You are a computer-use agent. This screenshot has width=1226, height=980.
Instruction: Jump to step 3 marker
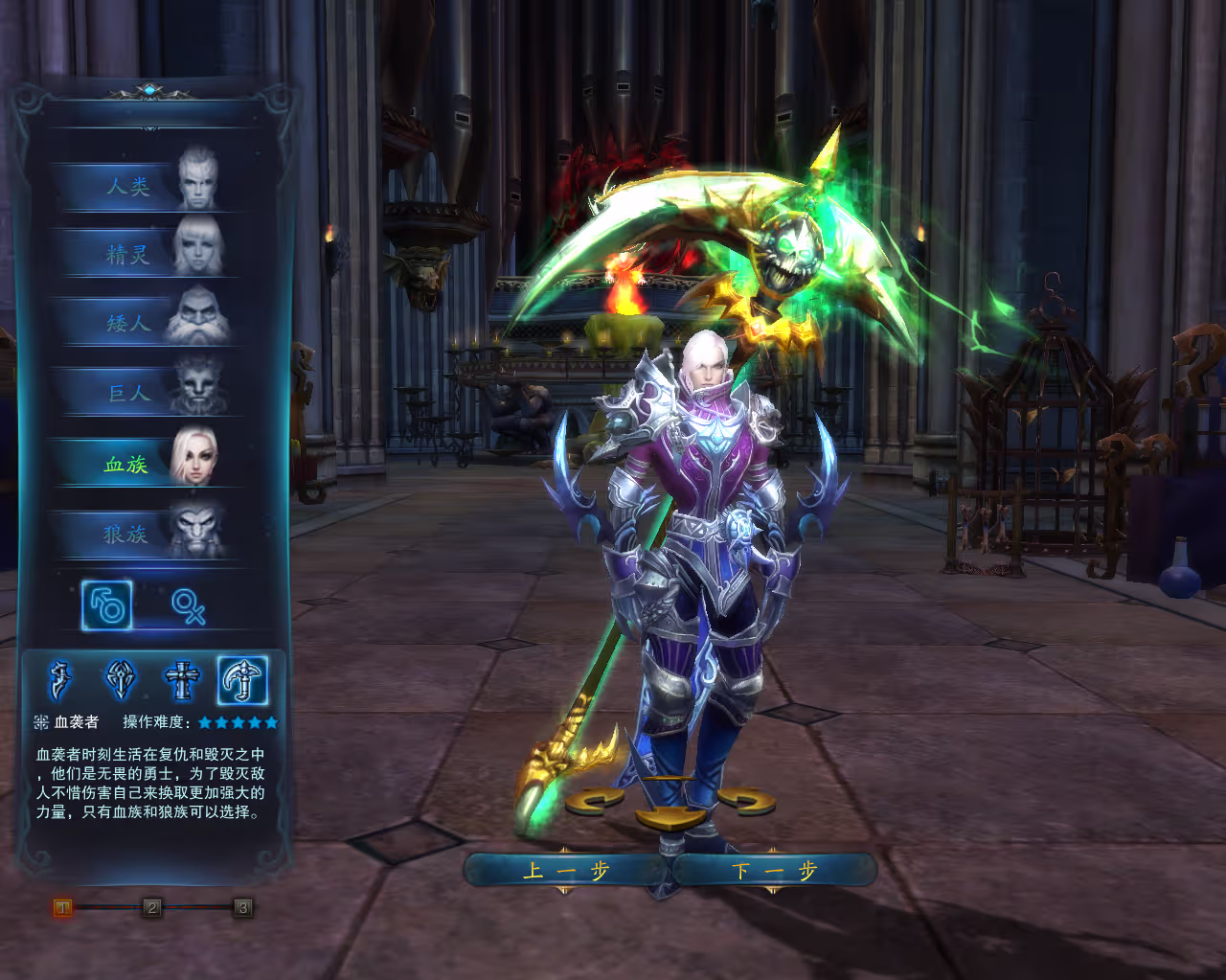(242, 907)
